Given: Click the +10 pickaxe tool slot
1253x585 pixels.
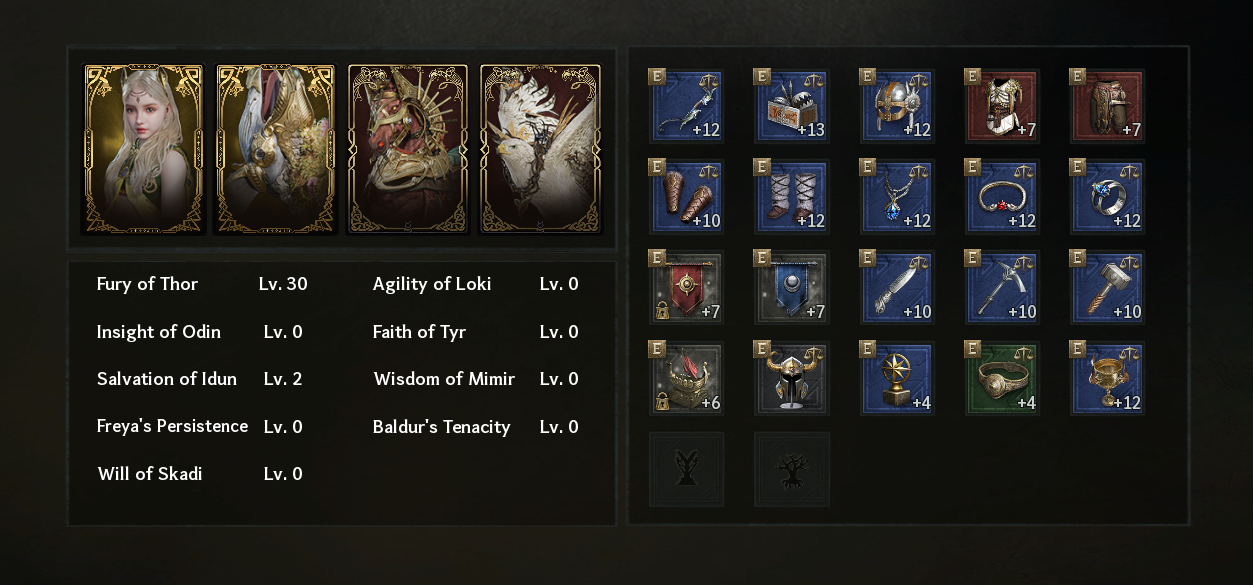Looking at the screenshot, I should coord(1002,288).
